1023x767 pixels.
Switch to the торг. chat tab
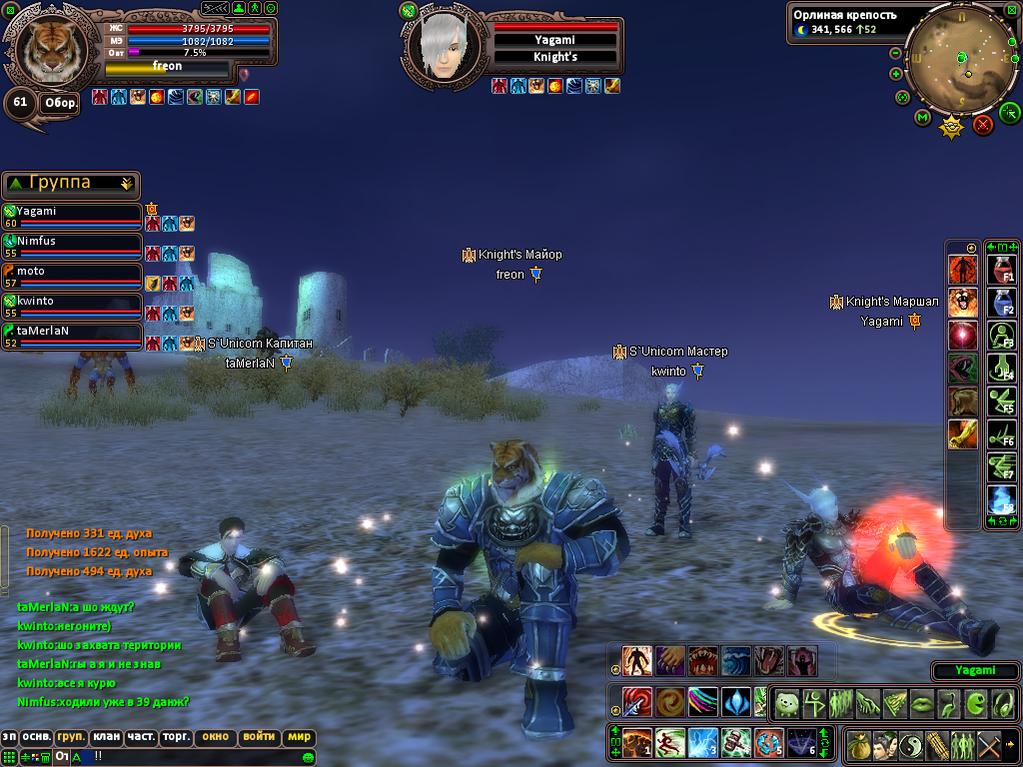pyautogui.click(x=176, y=737)
